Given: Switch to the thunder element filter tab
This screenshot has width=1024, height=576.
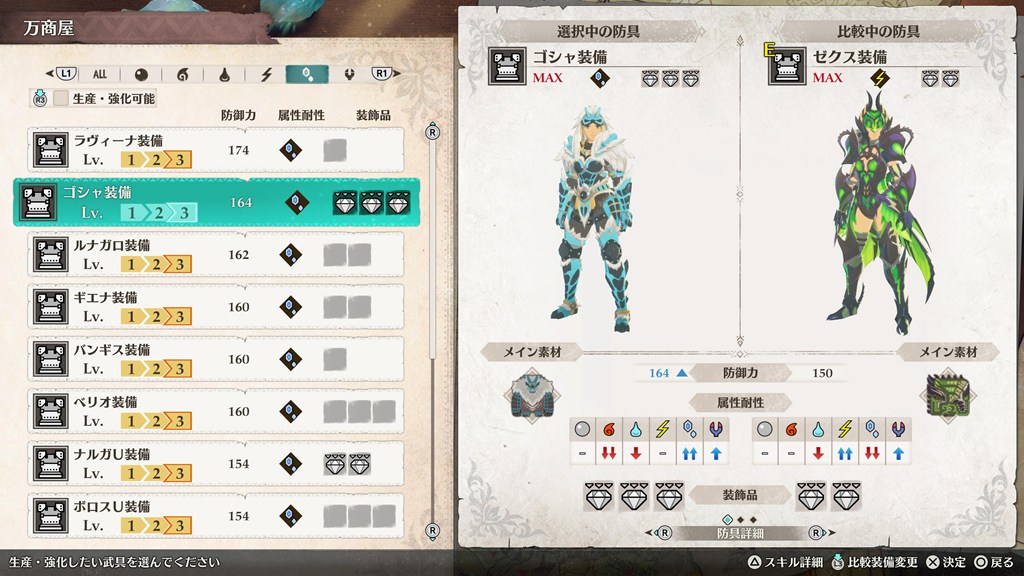Looking at the screenshot, I should tap(266, 74).
